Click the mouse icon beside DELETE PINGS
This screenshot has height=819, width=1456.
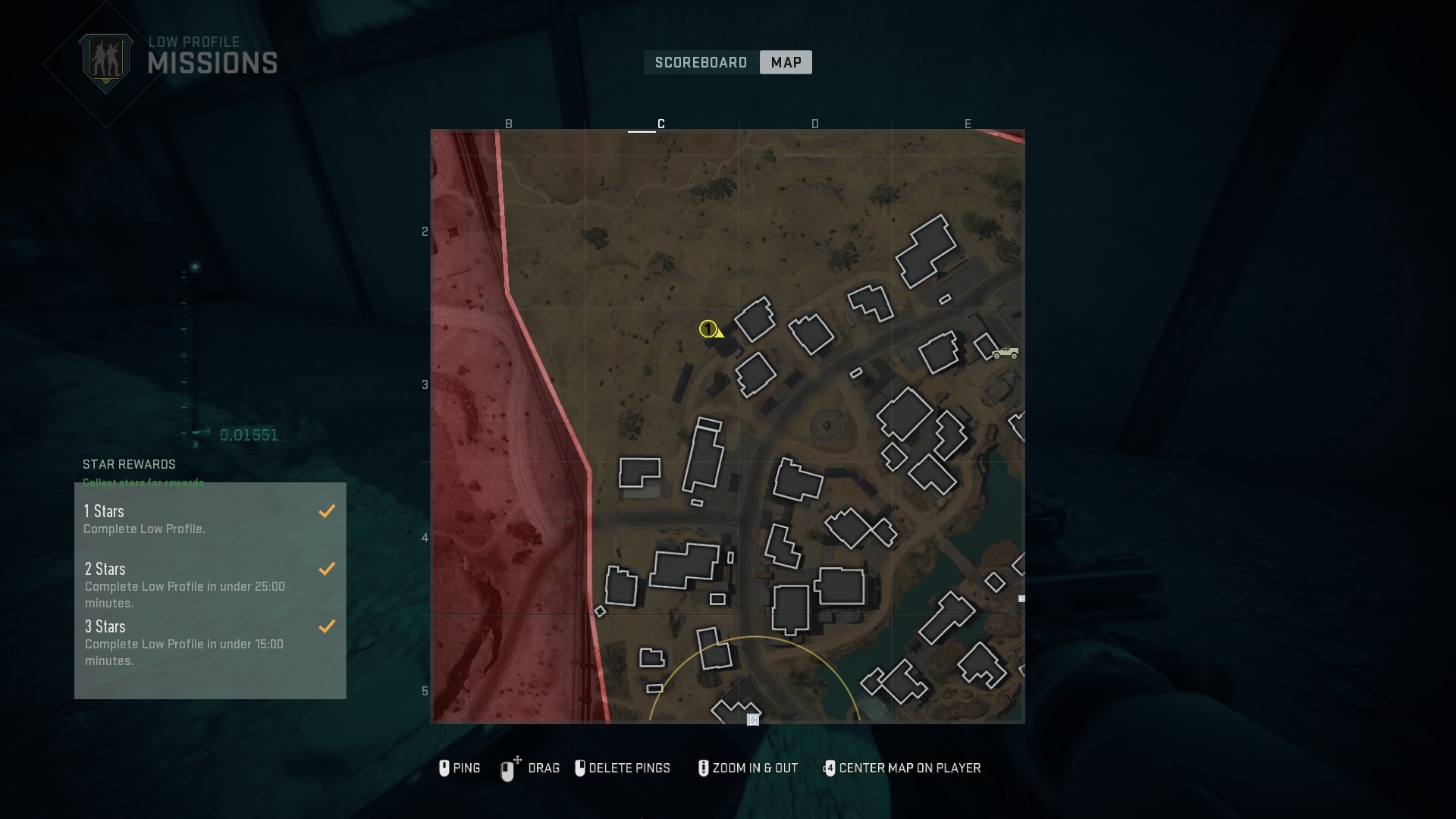581,768
